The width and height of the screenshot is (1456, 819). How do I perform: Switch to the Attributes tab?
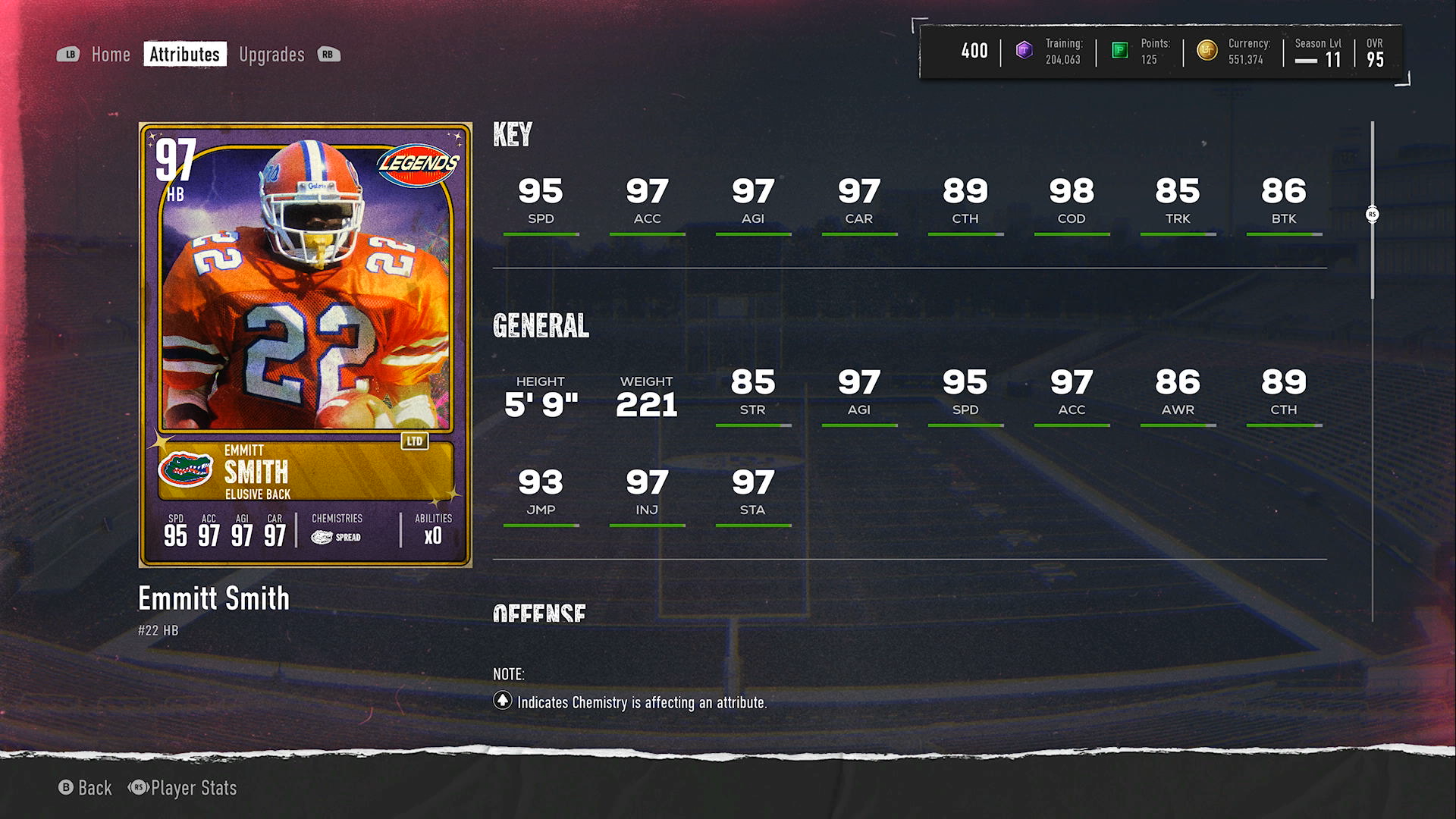click(x=184, y=54)
